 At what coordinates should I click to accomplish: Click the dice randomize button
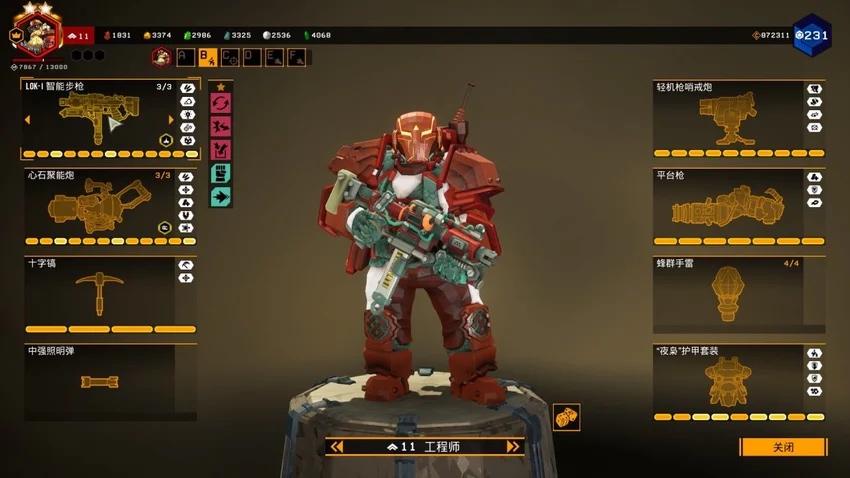[566, 418]
